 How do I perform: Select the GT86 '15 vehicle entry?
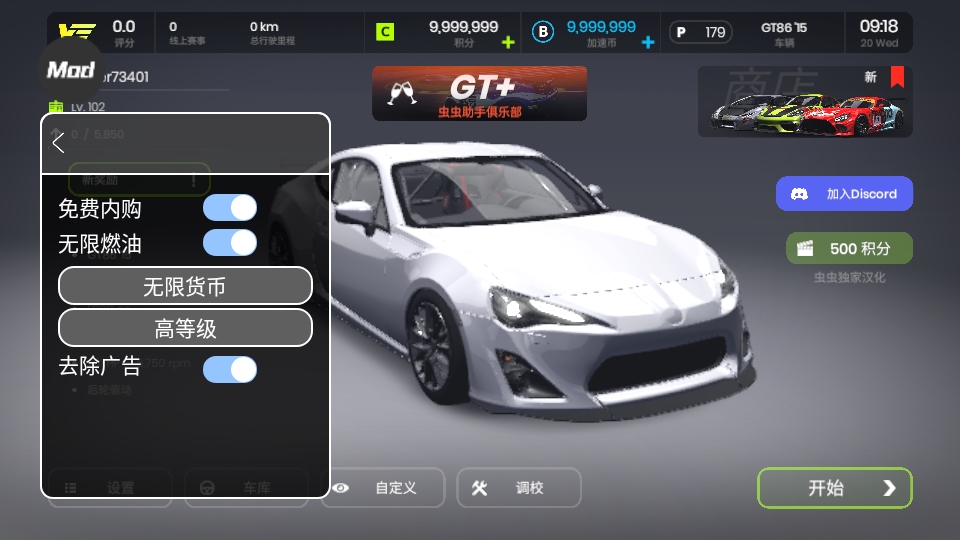click(x=784, y=33)
